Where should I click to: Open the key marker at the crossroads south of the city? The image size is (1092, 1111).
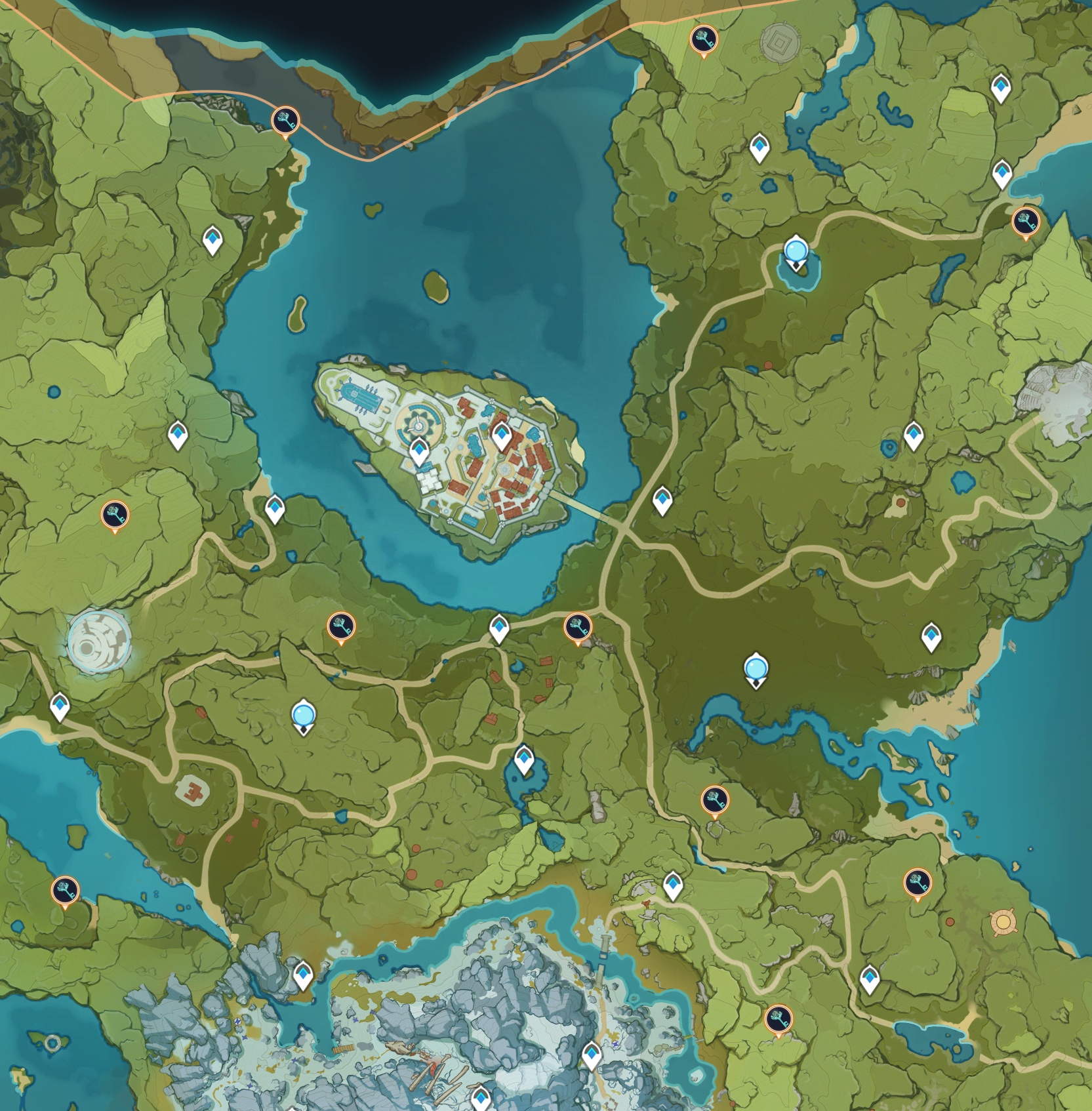[578, 628]
